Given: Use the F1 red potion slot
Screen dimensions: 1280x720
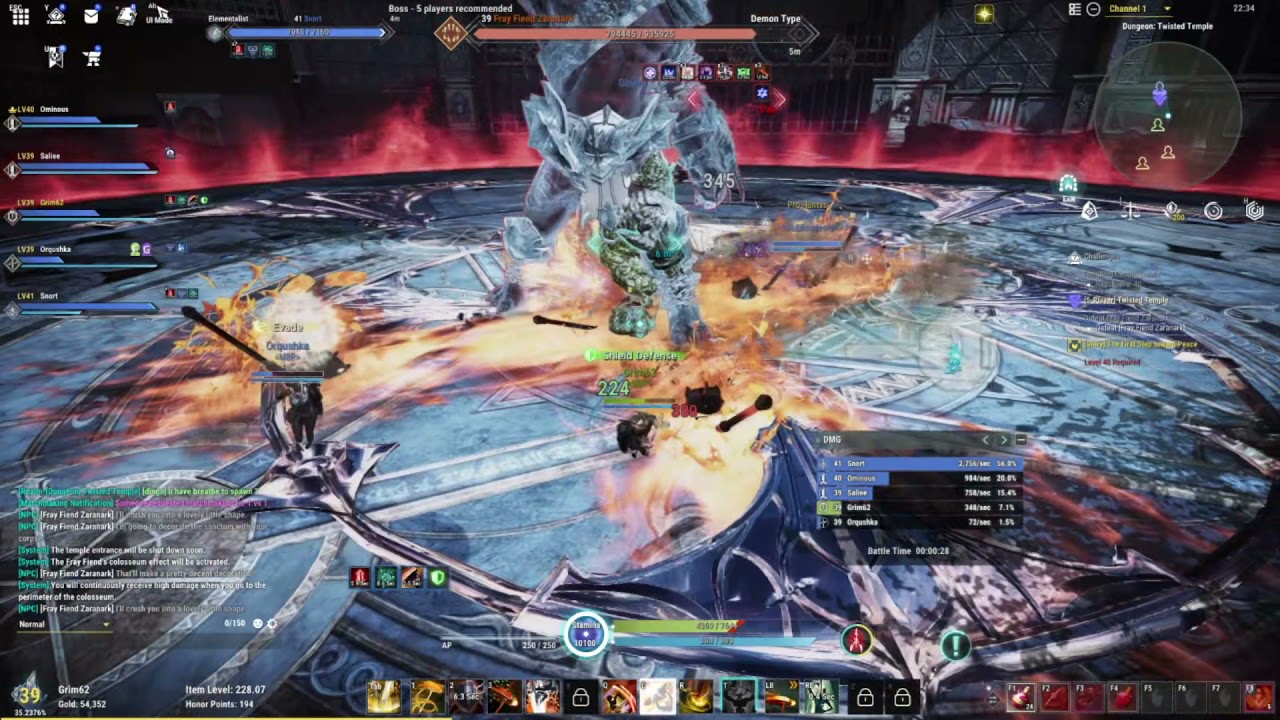Looking at the screenshot, I should click(1021, 697).
